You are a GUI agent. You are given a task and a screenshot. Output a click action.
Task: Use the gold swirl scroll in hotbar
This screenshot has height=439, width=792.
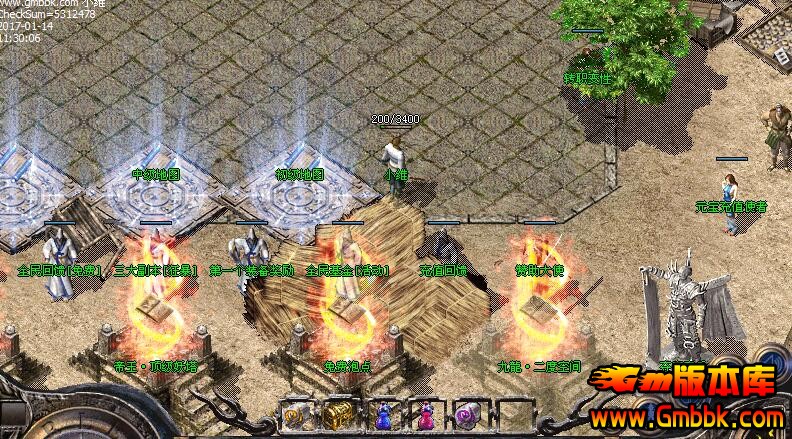point(294,414)
